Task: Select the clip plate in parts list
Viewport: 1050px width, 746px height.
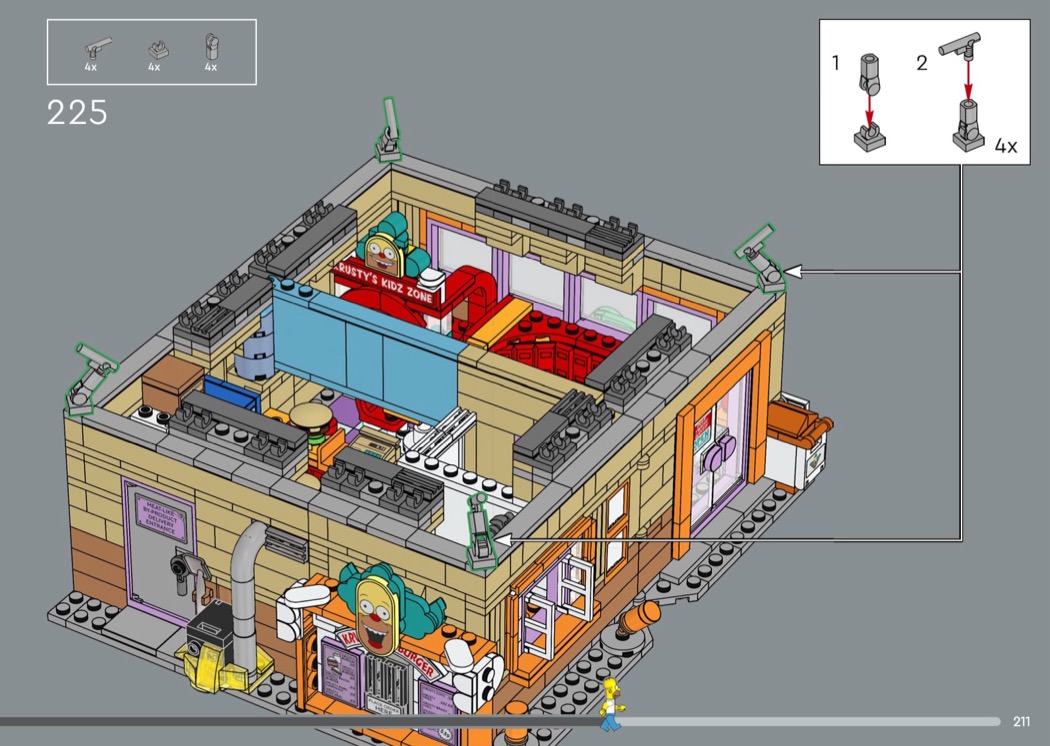Action: tap(157, 47)
